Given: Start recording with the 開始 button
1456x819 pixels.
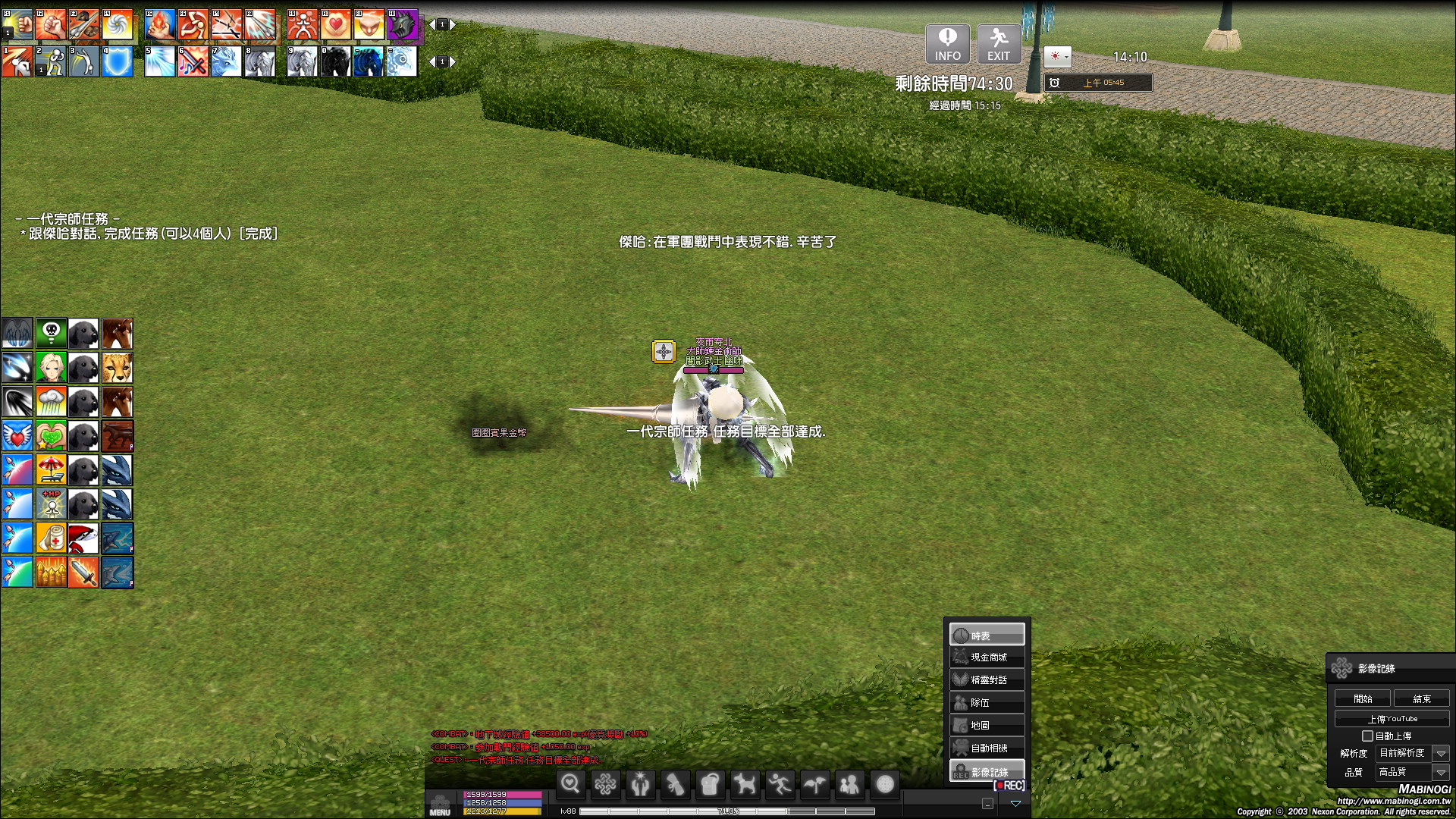Looking at the screenshot, I should (x=1363, y=698).
